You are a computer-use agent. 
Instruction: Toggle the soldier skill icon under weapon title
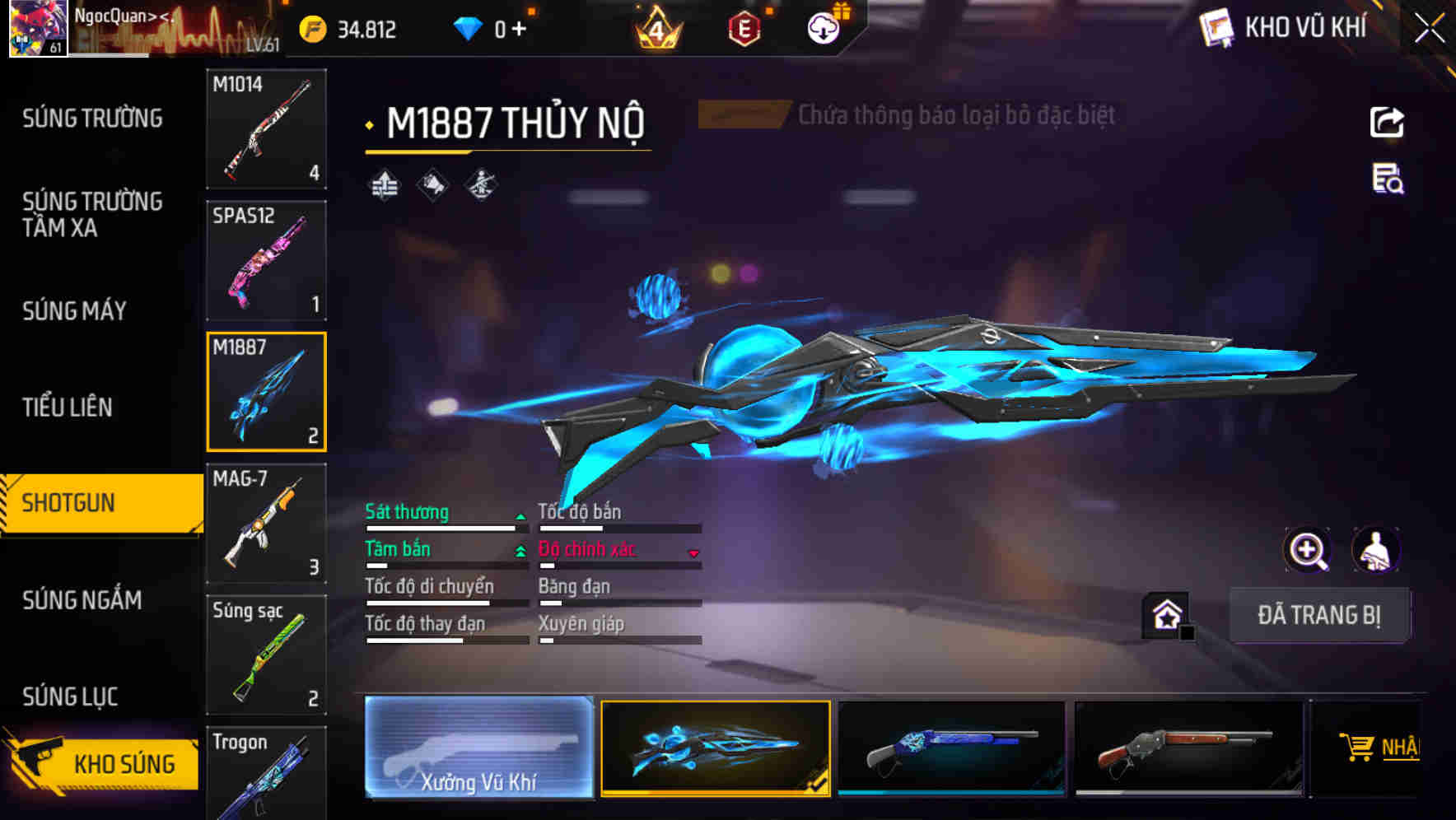pos(483,185)
